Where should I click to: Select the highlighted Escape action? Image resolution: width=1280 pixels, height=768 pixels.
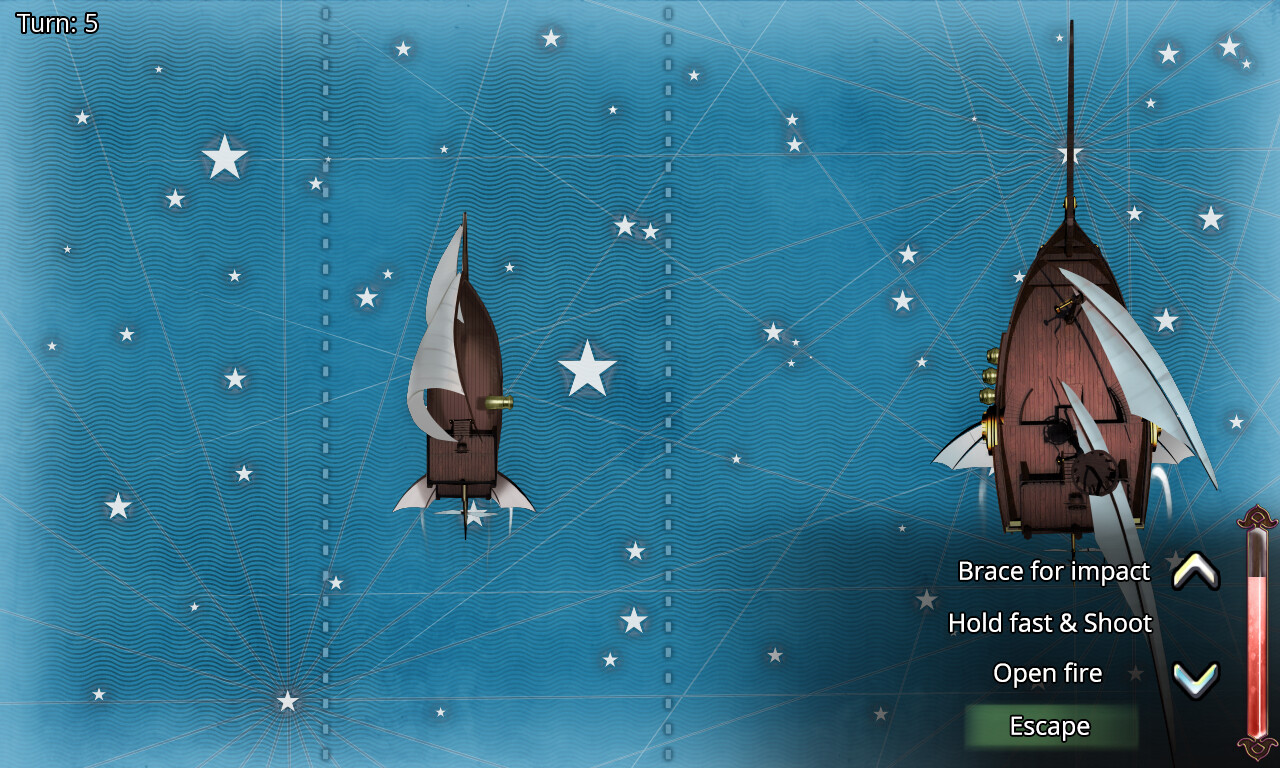pyautogui.click(x=1051, y=726)
